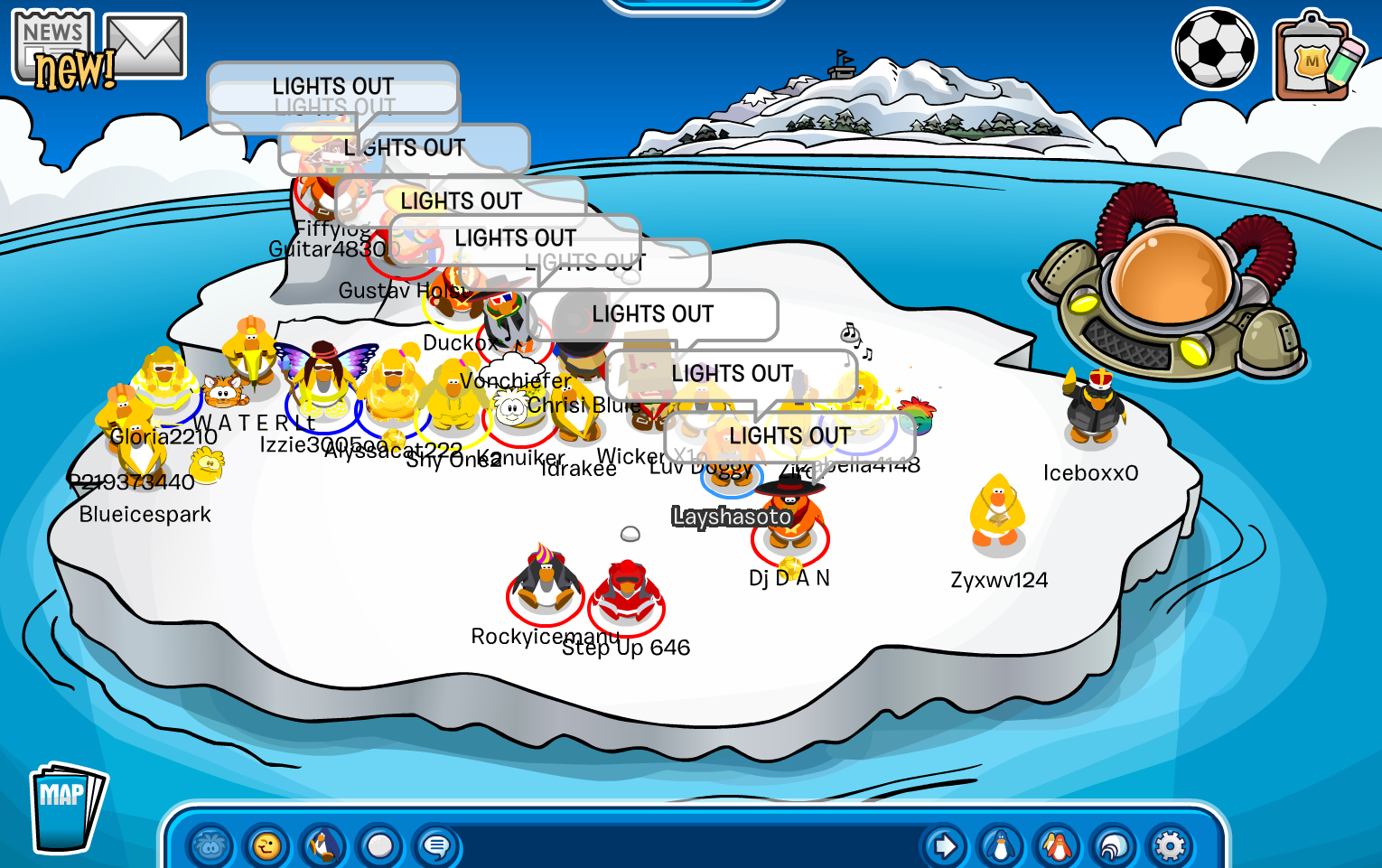Go to your igloo
This screenshot has height=868, width=1382.
point(1114,847)
